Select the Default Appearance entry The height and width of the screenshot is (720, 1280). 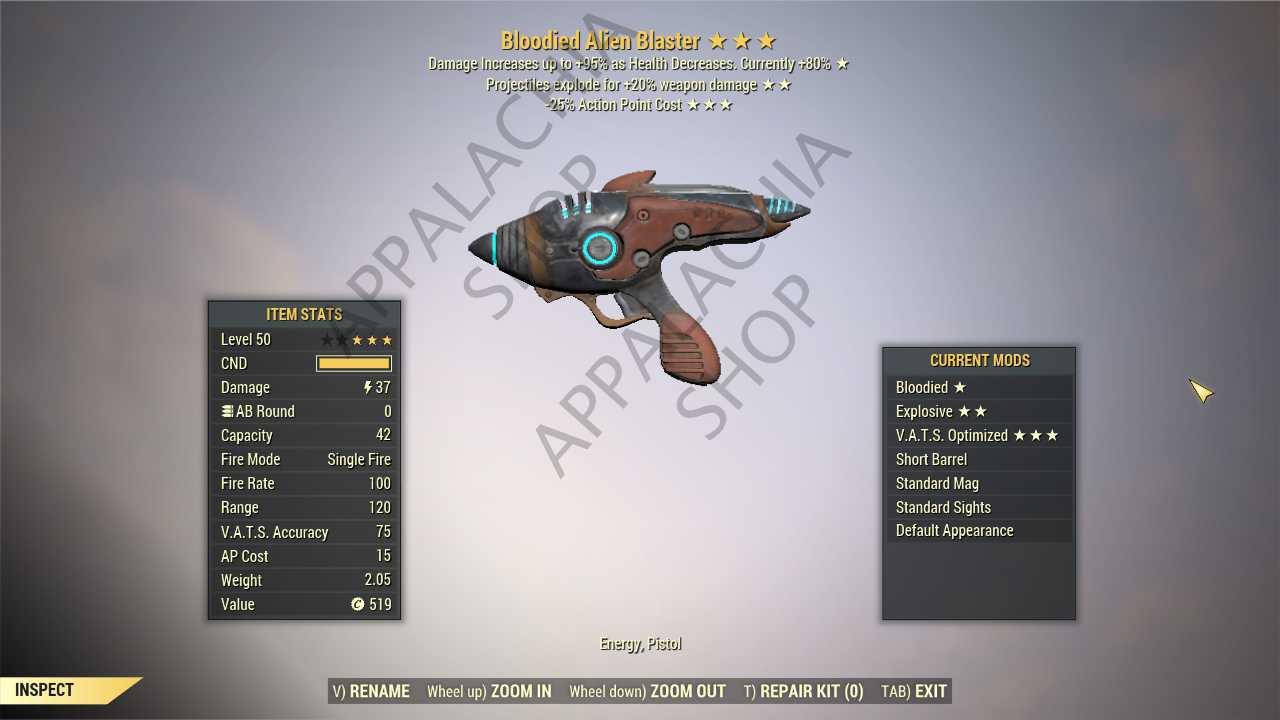978,531
